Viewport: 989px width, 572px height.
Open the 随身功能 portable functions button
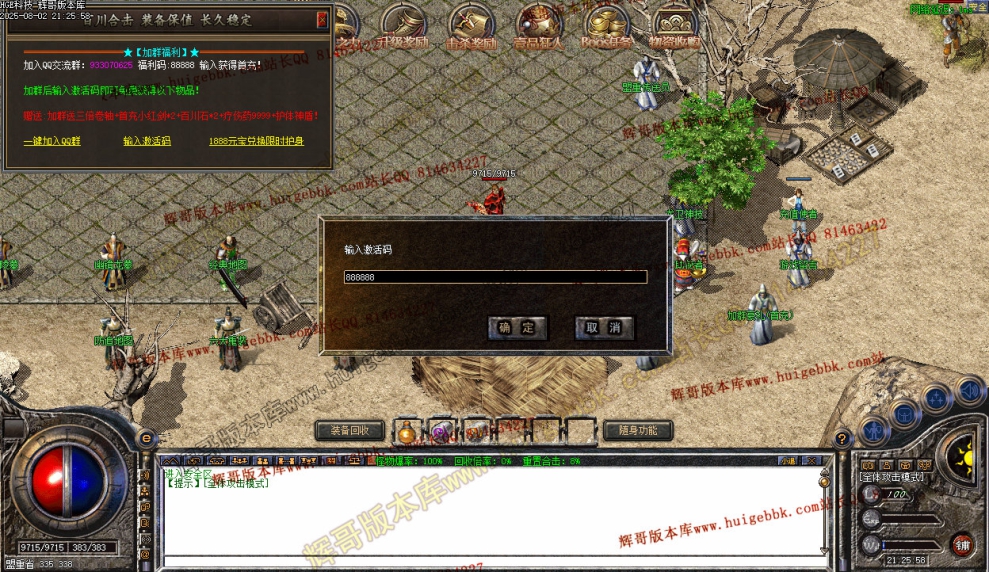[638, 431]
